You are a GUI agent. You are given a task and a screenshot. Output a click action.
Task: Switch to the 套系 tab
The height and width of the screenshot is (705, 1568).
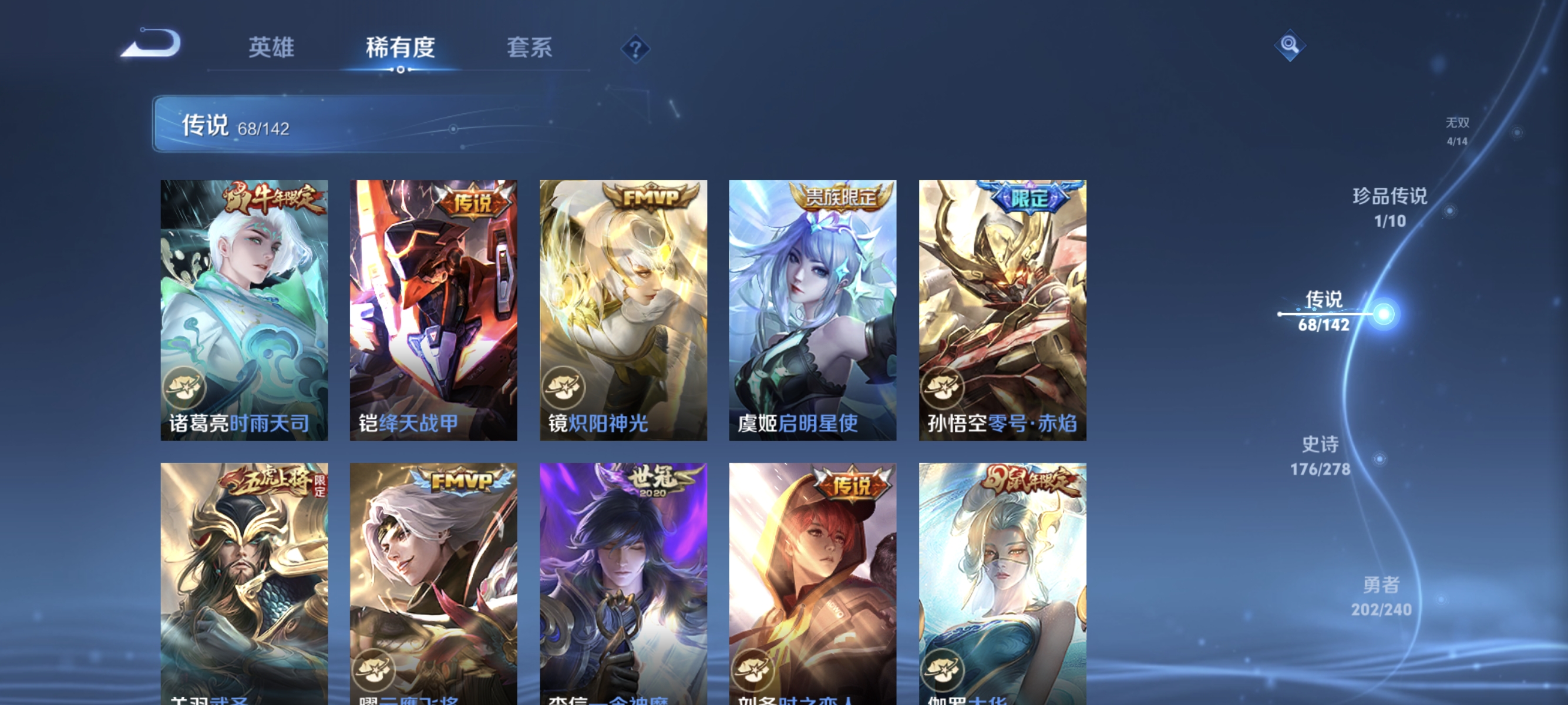(x=530, y=49)
